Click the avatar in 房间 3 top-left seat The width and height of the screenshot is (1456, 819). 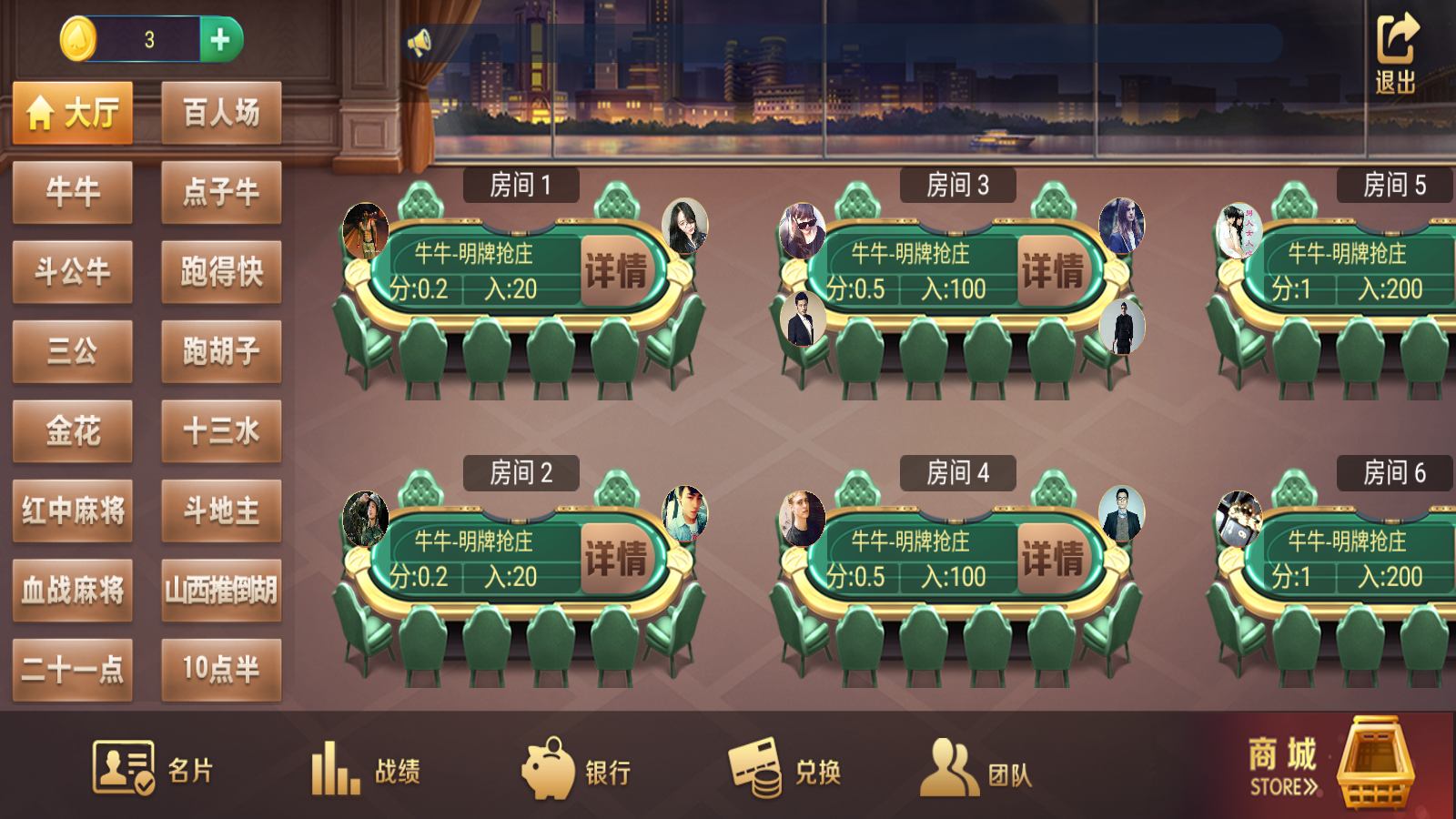click(804, 227)
